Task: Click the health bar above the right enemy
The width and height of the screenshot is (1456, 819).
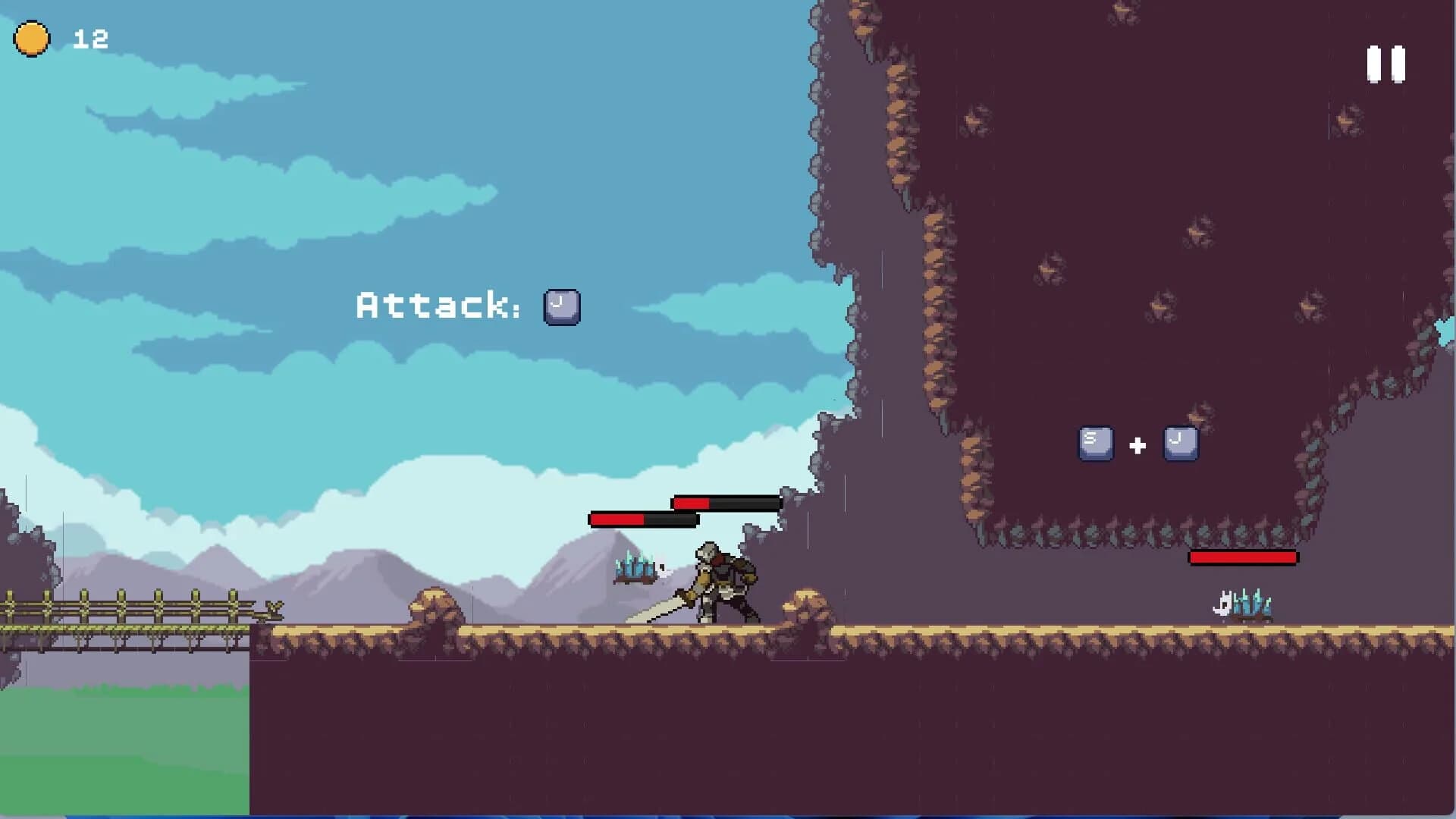Action: click(x=1242, y=557)
